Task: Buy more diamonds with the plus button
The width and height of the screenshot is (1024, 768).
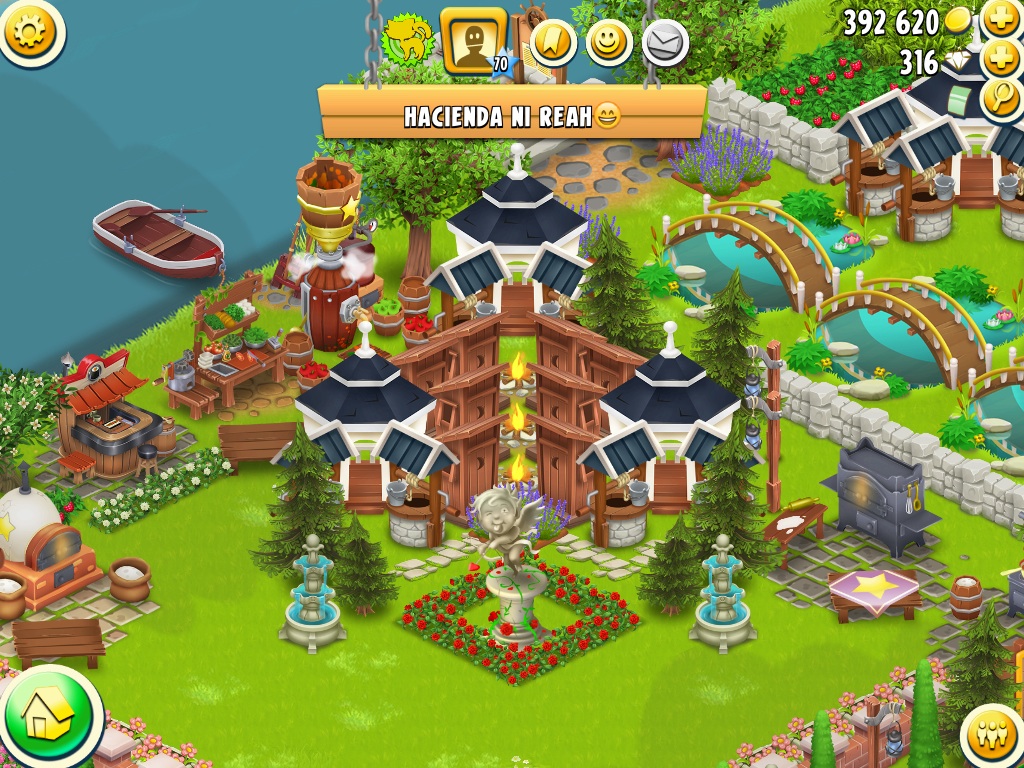Action: point(1001,58)
